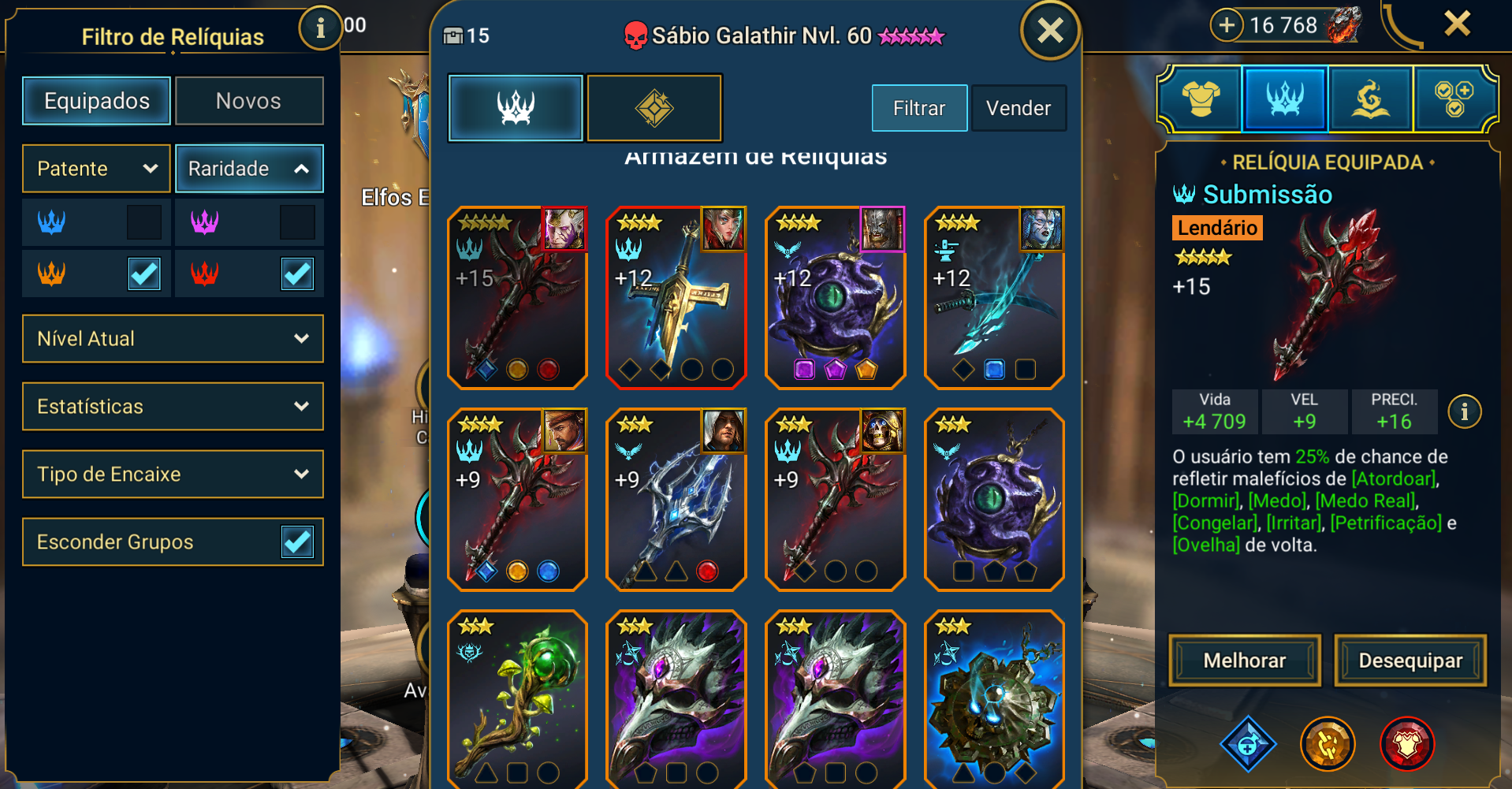1512x789 pixels.
Task: Close the relic storage panel
Action: click(x=1050, y=32)
